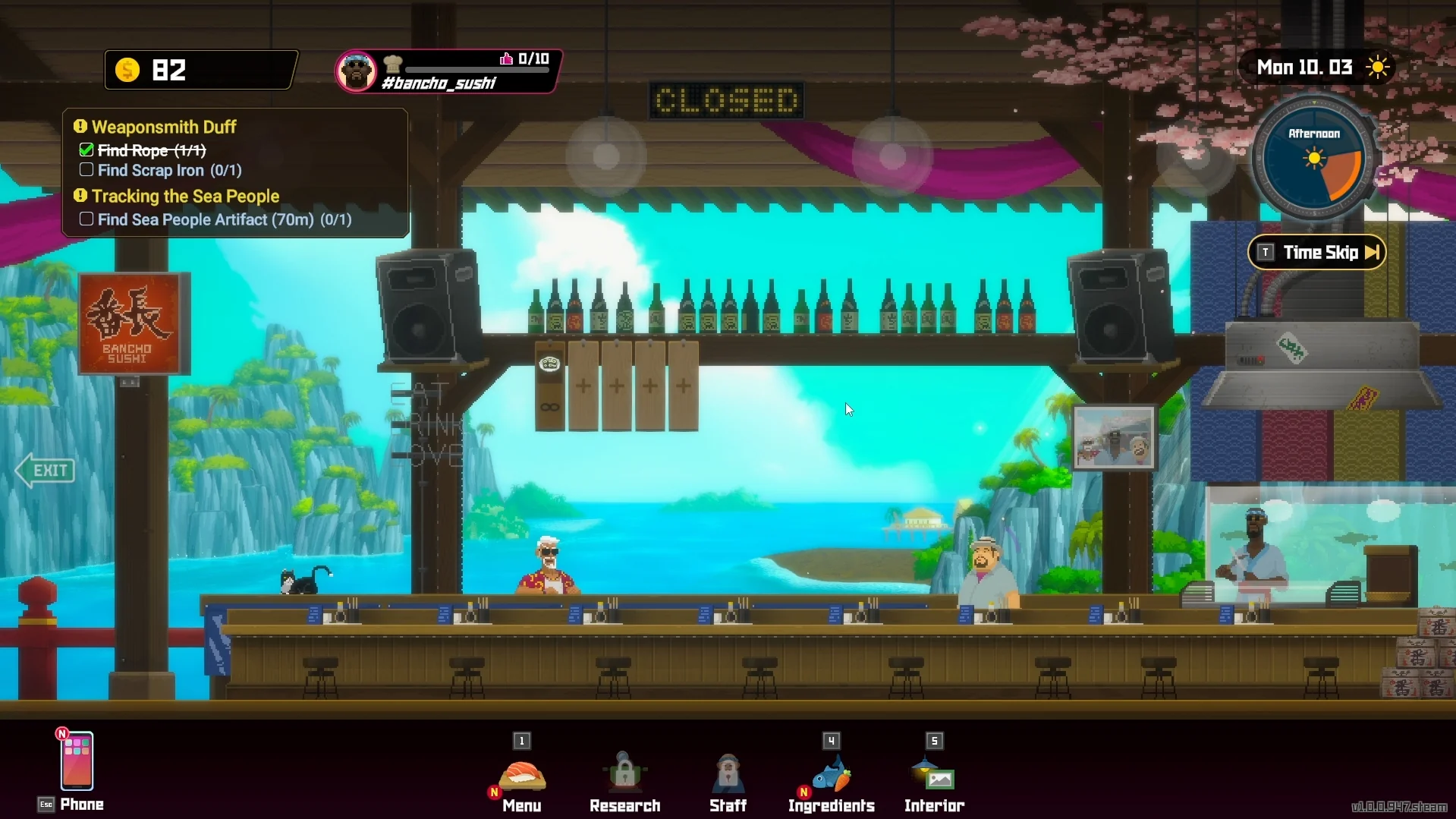The image size is (1456, 819).
Task: Open the sushi Menu
Action: [522, 778]
